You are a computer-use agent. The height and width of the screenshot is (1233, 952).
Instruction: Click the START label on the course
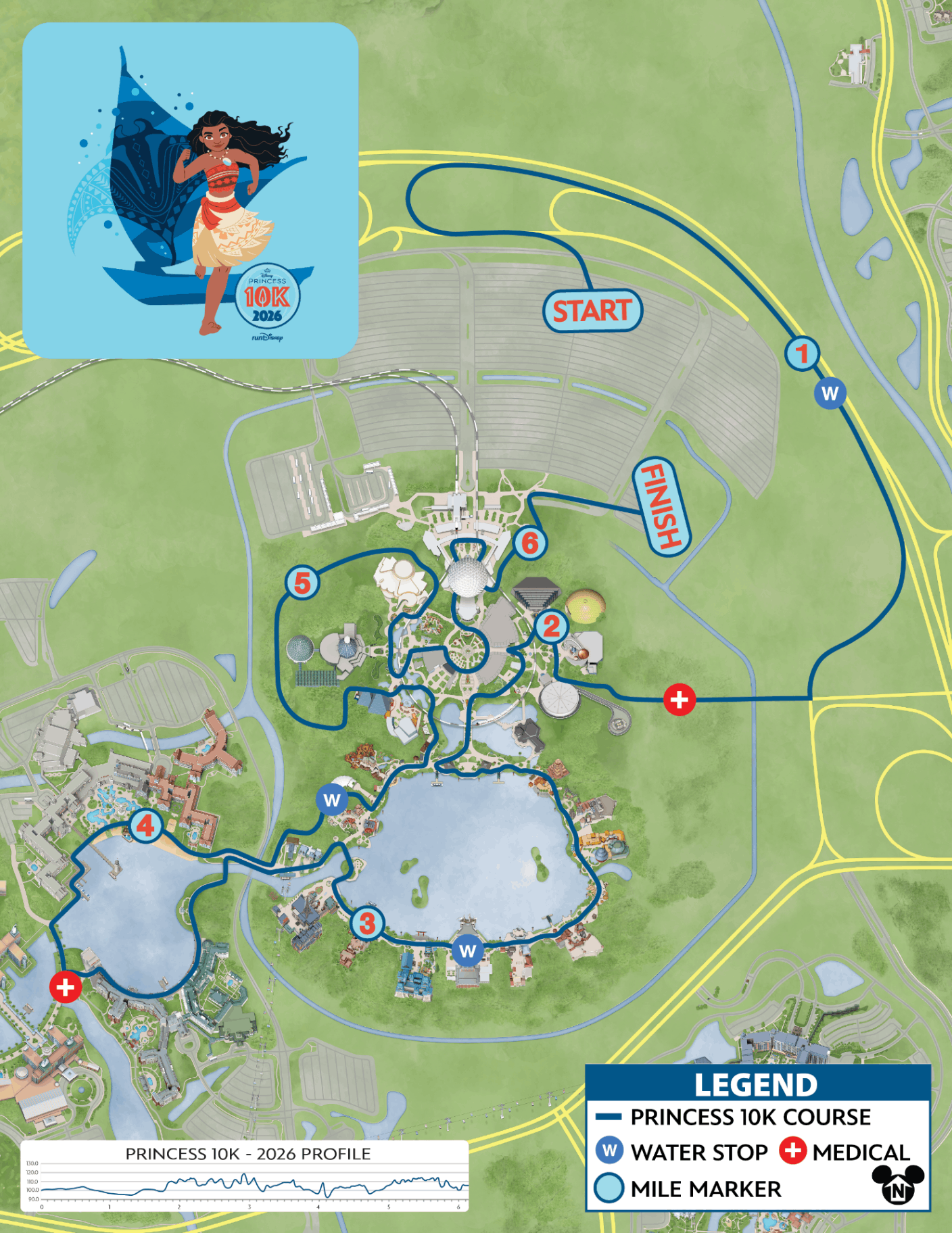click(x=592, y=311)
